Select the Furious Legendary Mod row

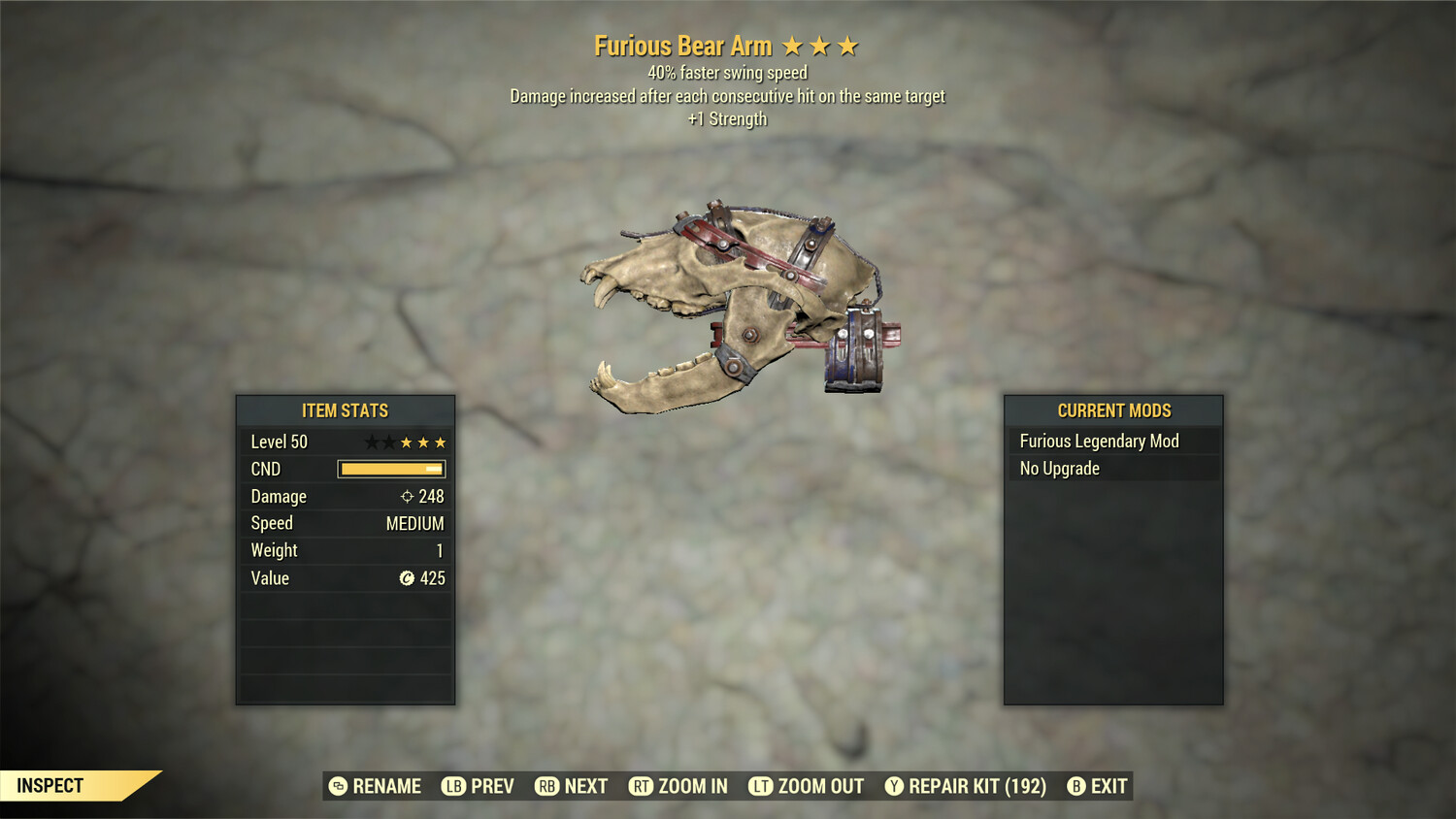pyautogui.click(x=1112, y=442)
